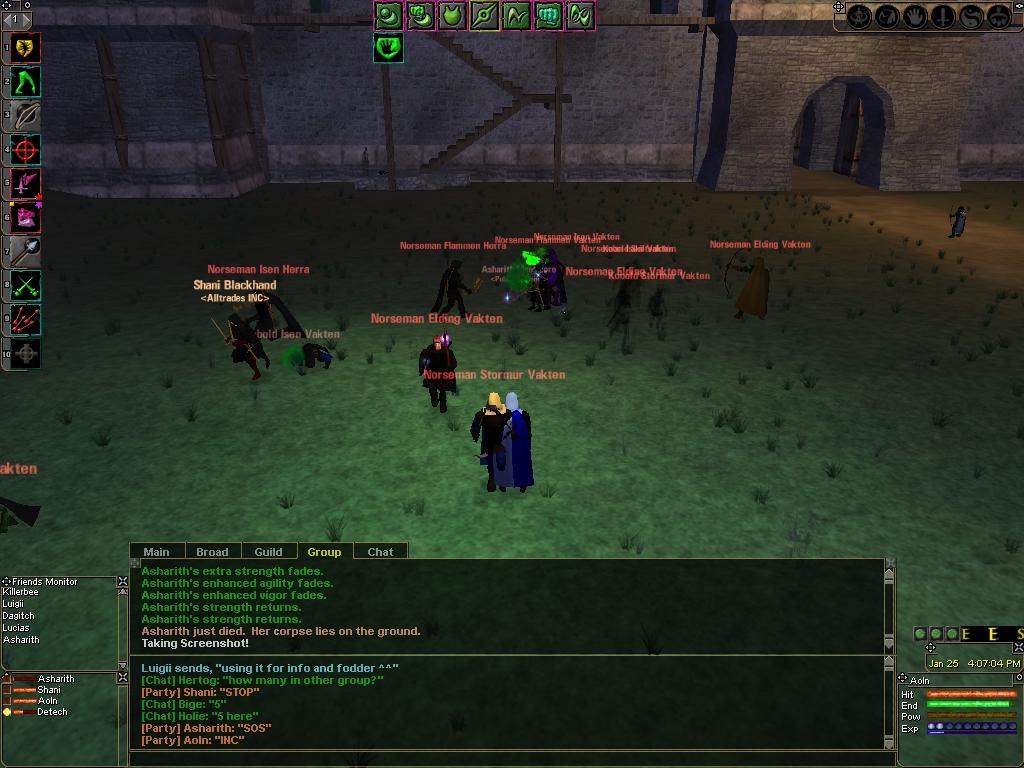
Task: Activate the red crosshair ability
Action: pyautogui.click(x=26, y=150)
